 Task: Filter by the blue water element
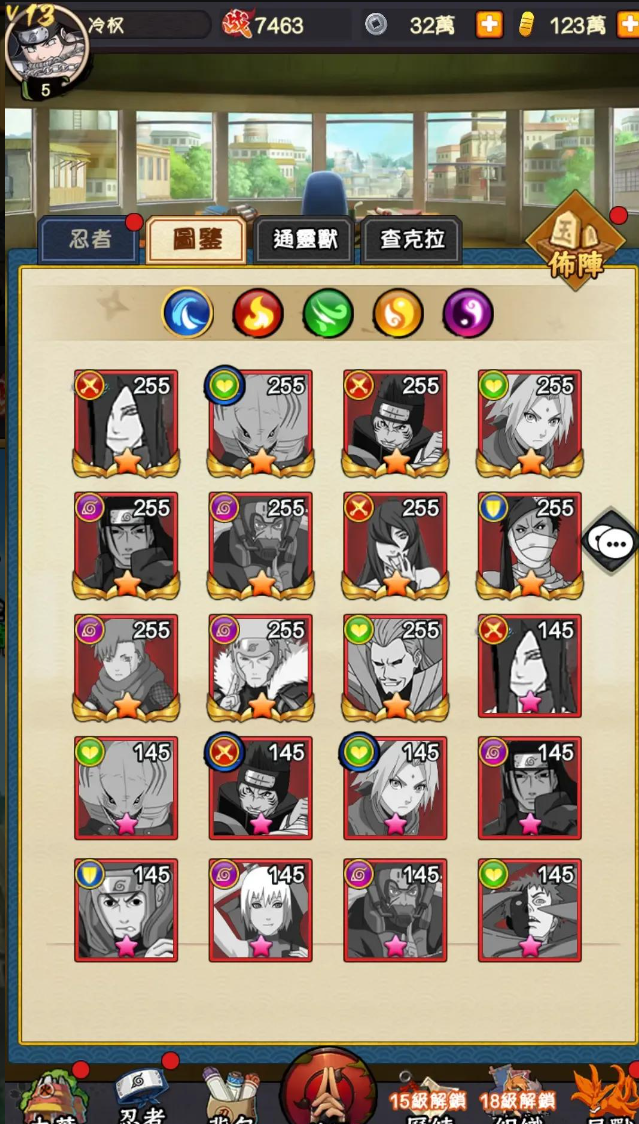[188, 314]
